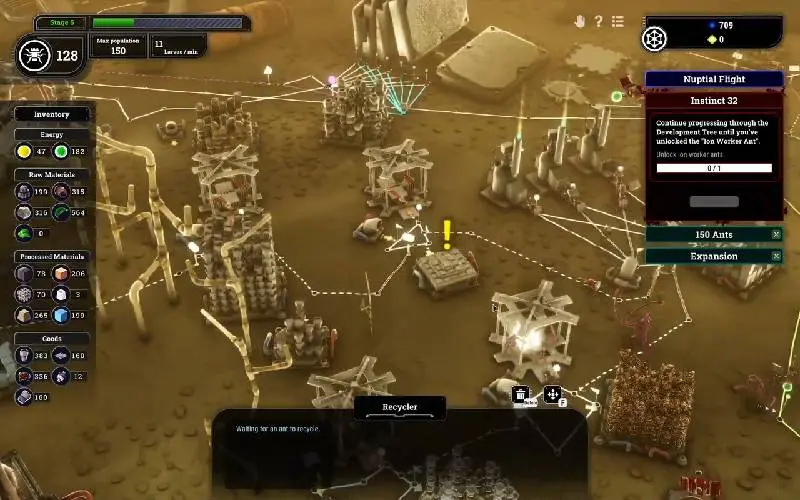Toggle the Inventory panel header
The width and height of the screenshot is (800, 500).
click(52, 115)
